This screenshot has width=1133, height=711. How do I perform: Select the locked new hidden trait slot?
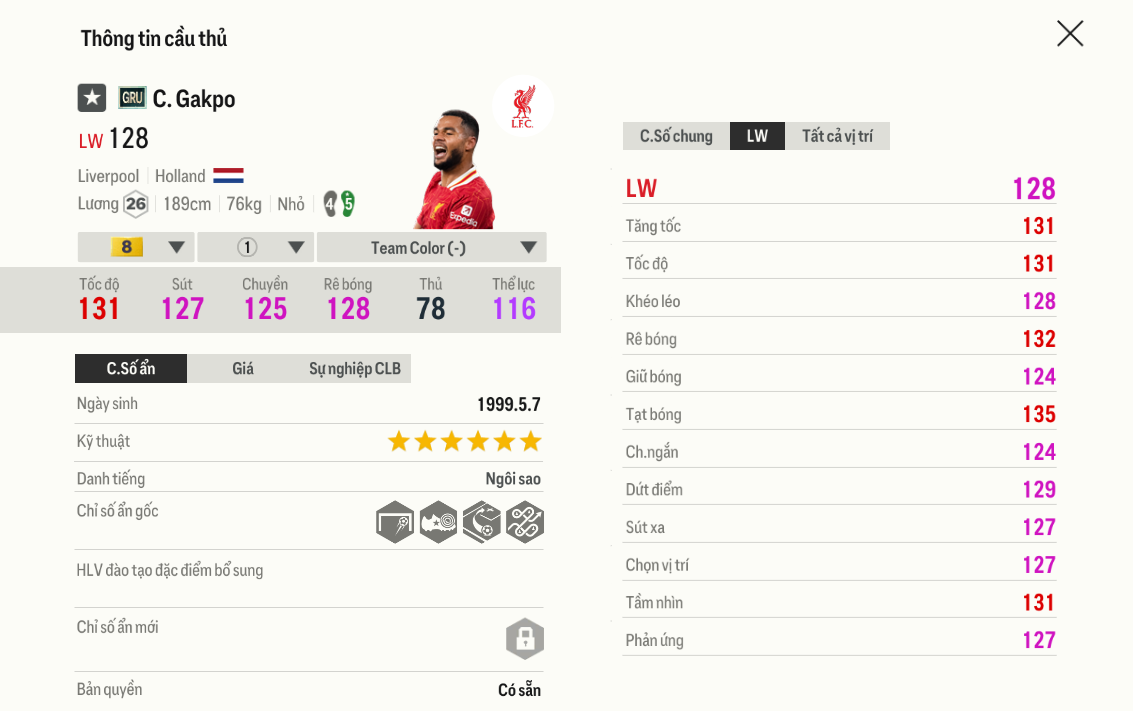pyautogui.click(x=525, y=638)
